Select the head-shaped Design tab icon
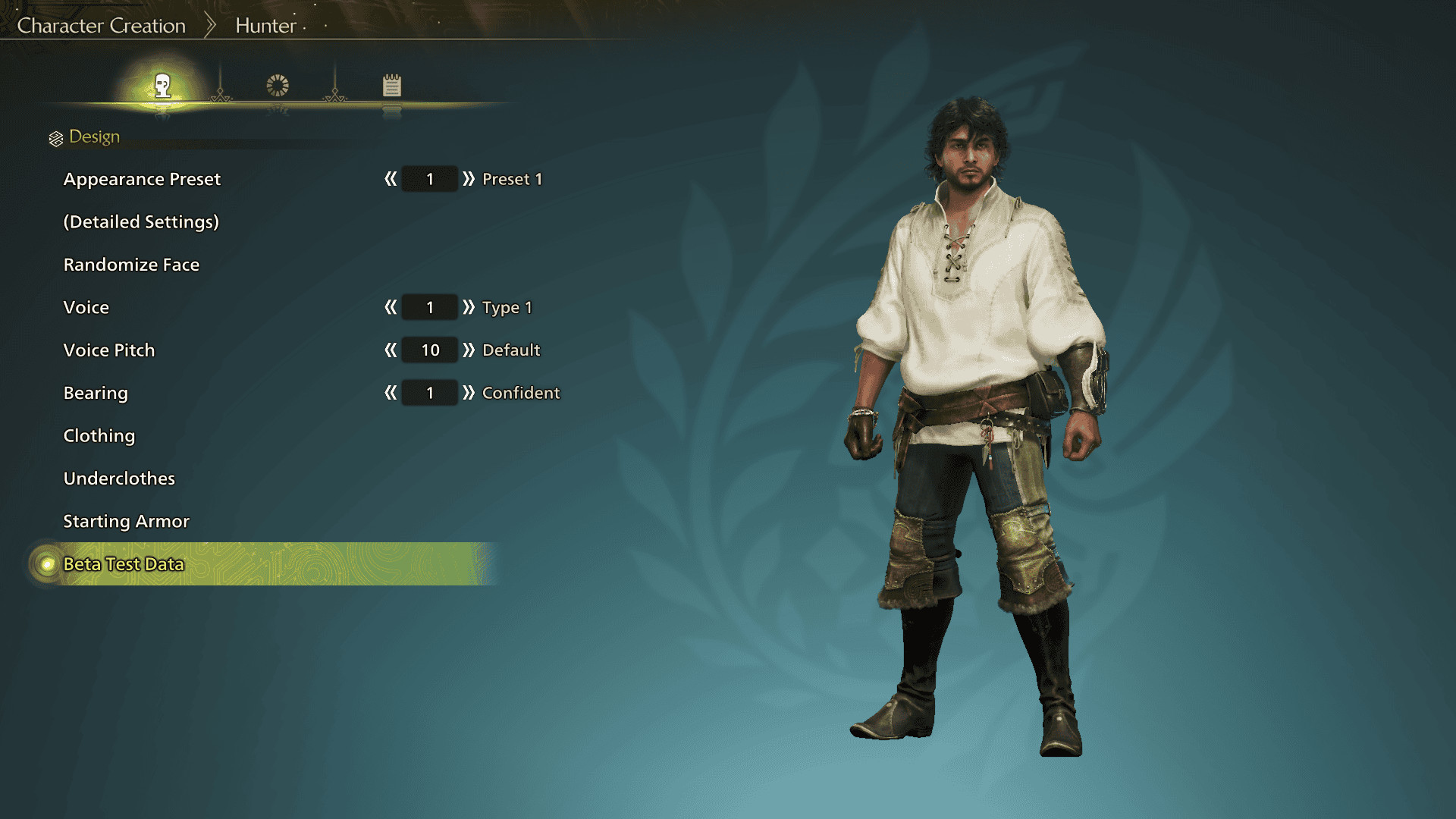Viewport: 1456px width, 819px height. pyautogui.click(x=163, y=87)
